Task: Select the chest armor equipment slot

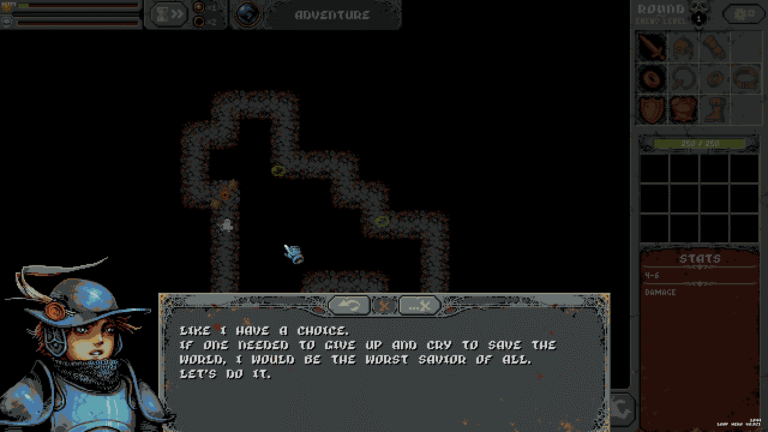Action: pyautogui.click(x=683, y=109)
